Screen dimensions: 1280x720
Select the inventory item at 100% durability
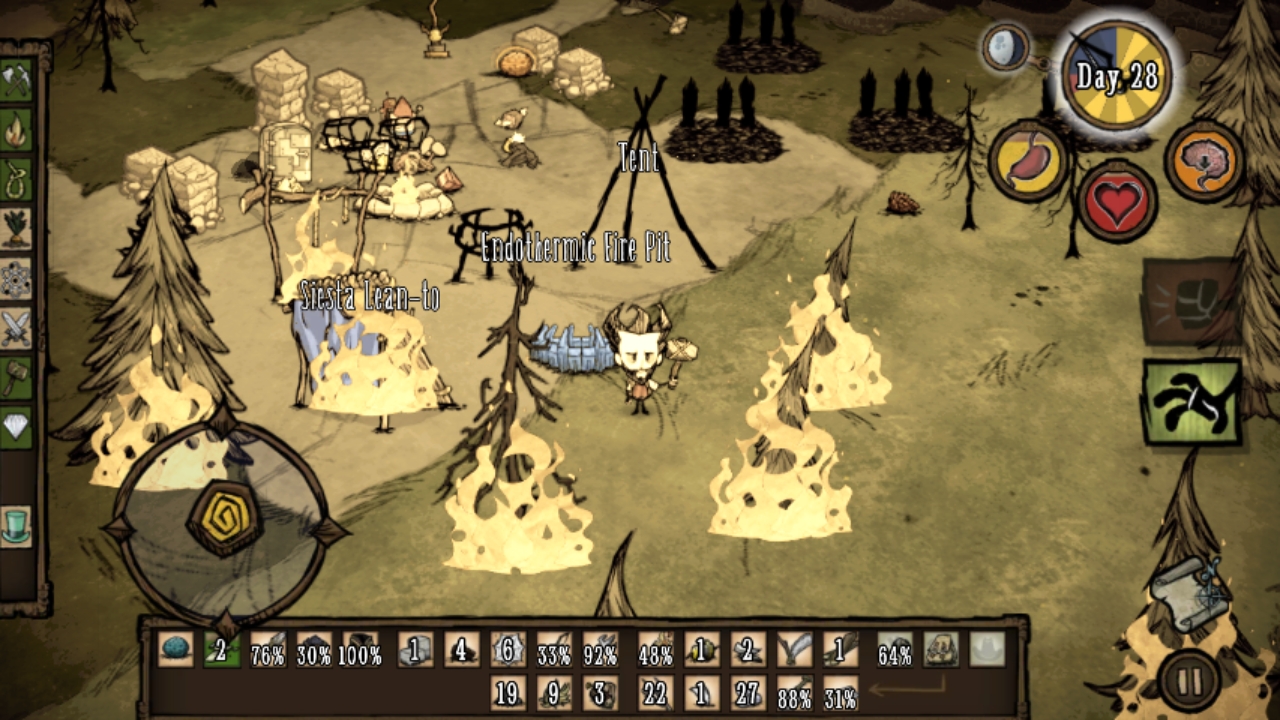(x=360, y=650)
